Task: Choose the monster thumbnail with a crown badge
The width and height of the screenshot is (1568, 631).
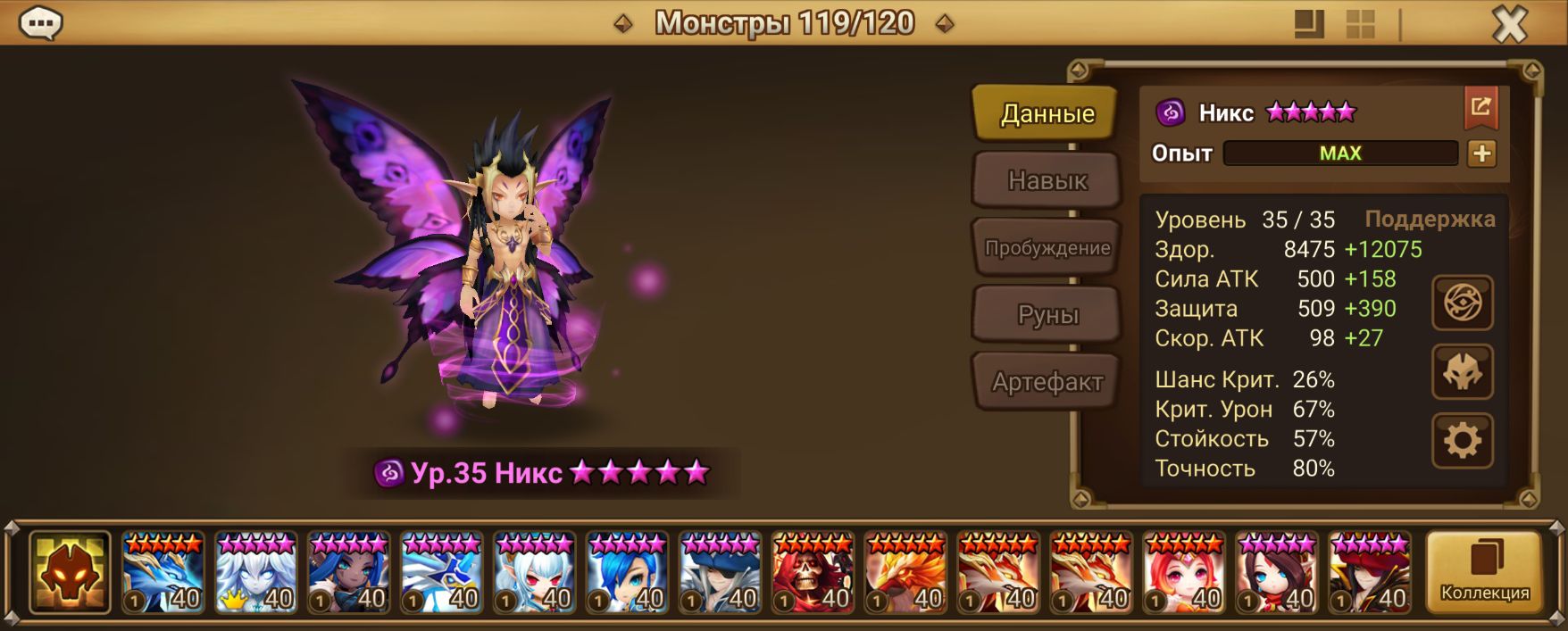Action: pyautogui.click(x=256, y=573)
